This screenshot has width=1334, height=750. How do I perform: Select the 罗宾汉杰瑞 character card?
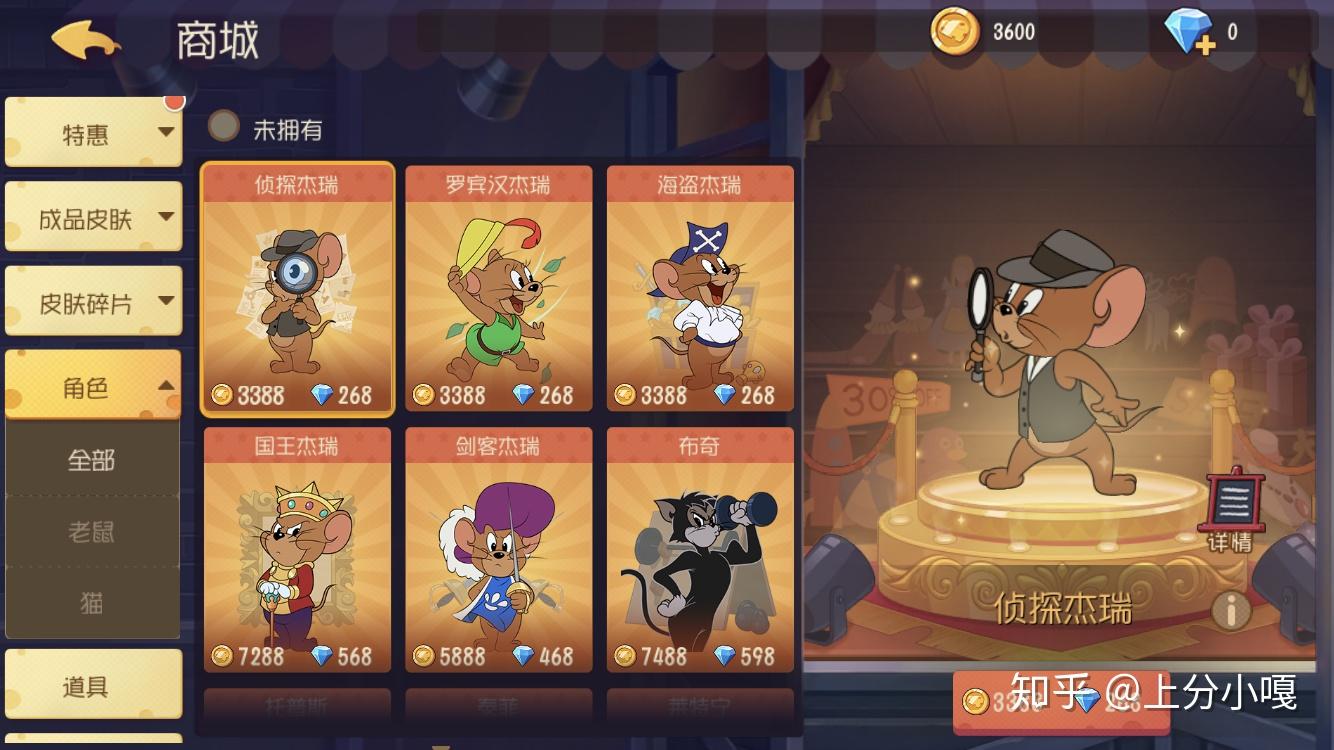[x=498, y=288]
